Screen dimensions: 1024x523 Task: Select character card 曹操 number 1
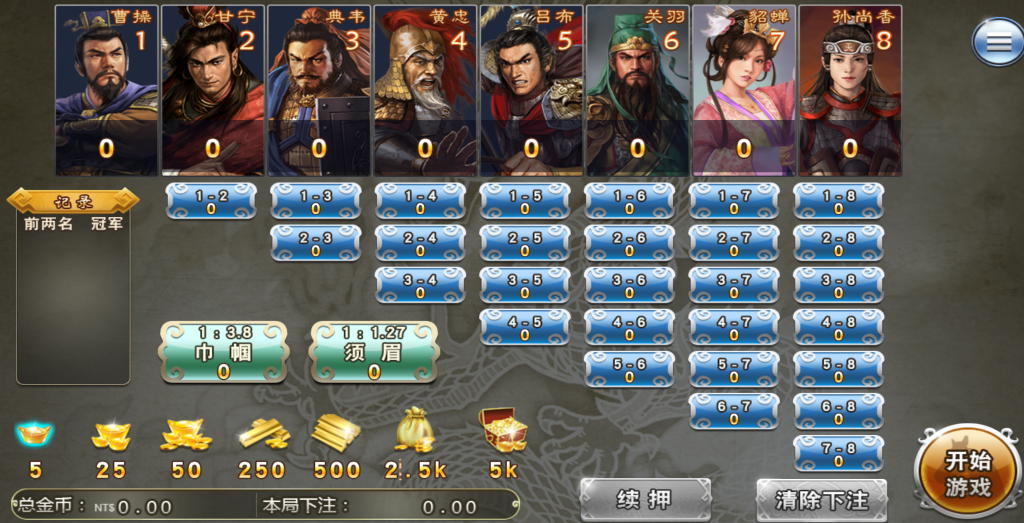coord(106,90)
